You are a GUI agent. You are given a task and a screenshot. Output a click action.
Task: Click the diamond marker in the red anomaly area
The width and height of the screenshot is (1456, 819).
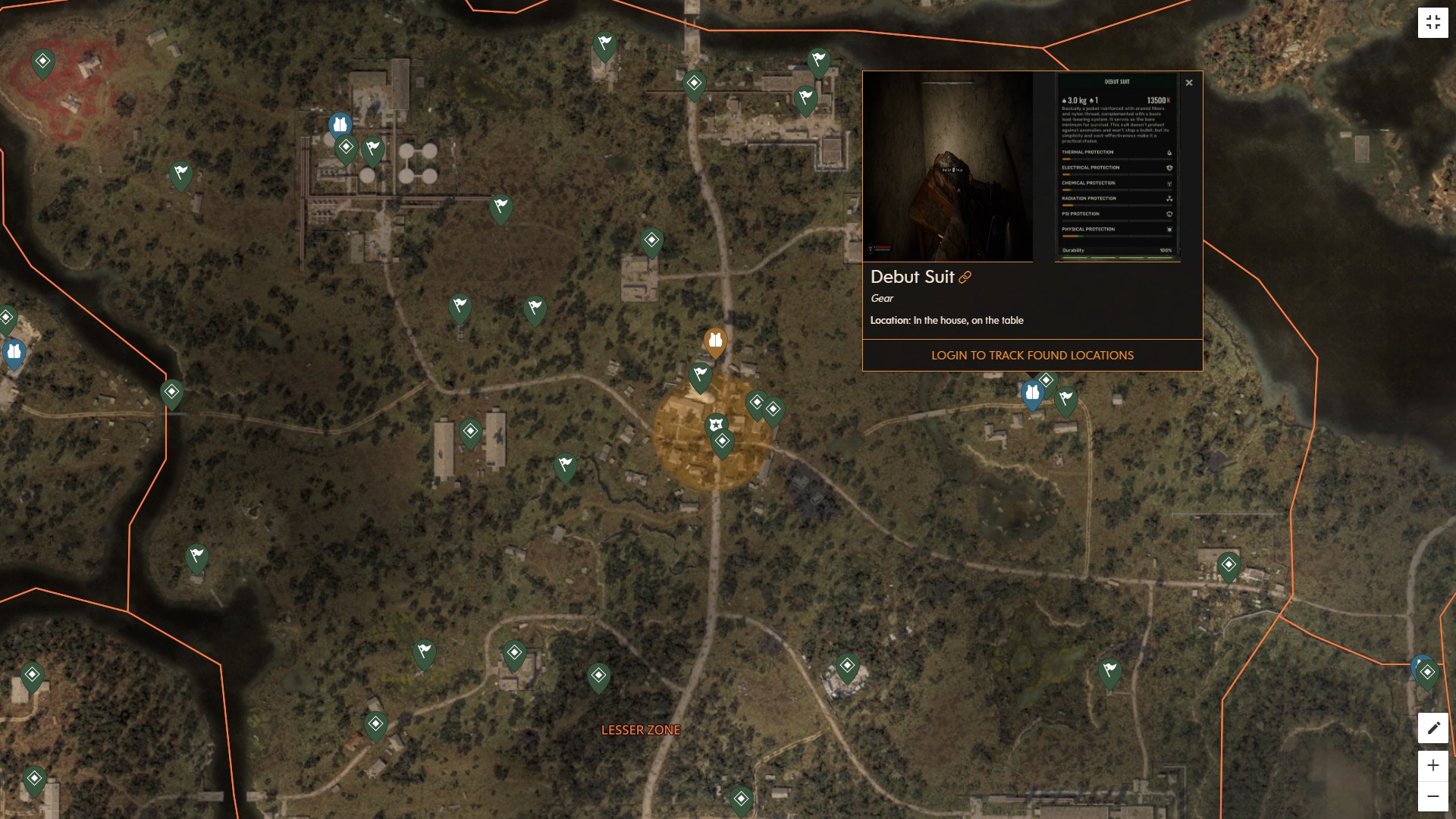point(43,61)
